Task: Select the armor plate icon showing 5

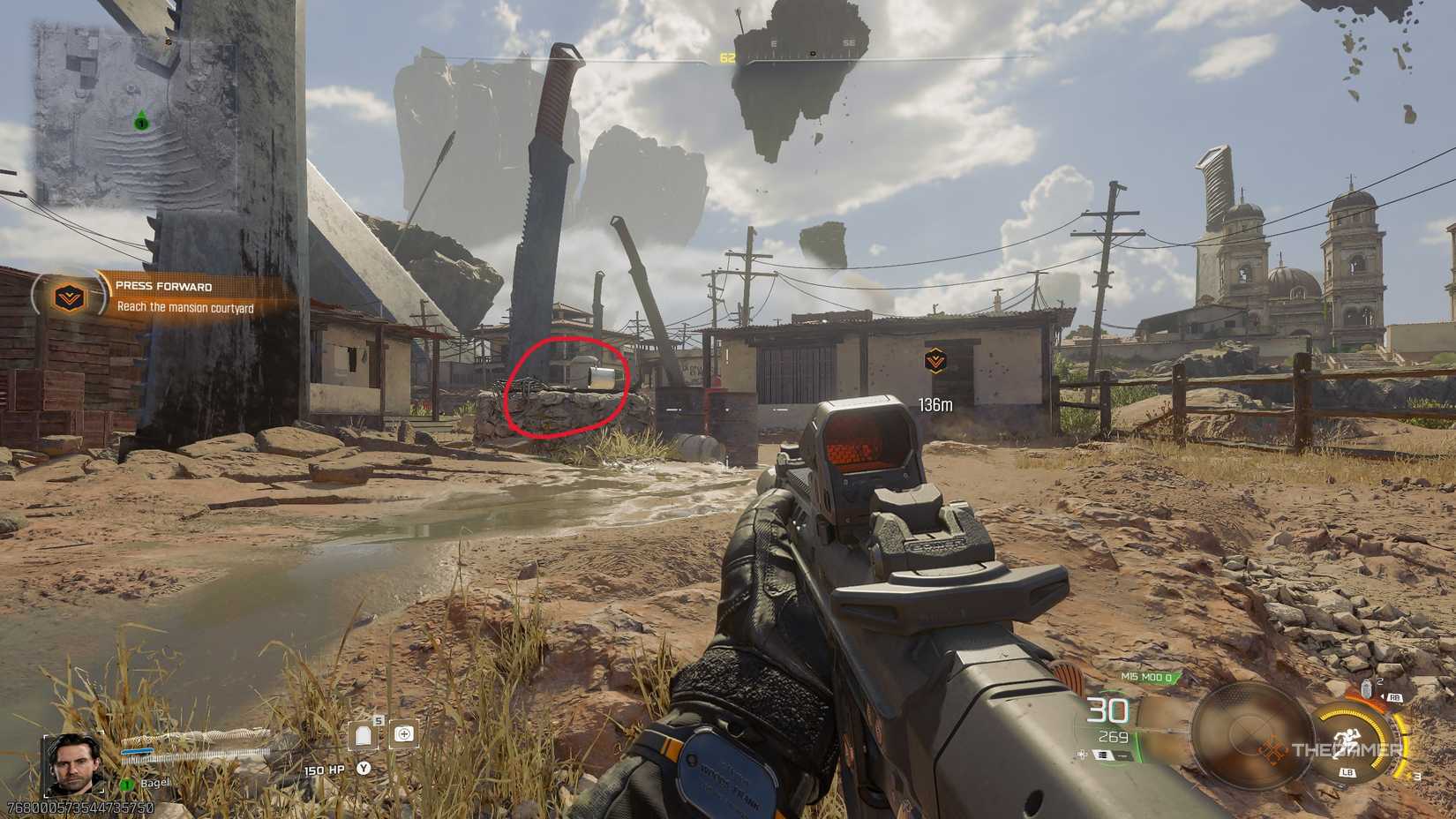Action: [x=363, y=735]
